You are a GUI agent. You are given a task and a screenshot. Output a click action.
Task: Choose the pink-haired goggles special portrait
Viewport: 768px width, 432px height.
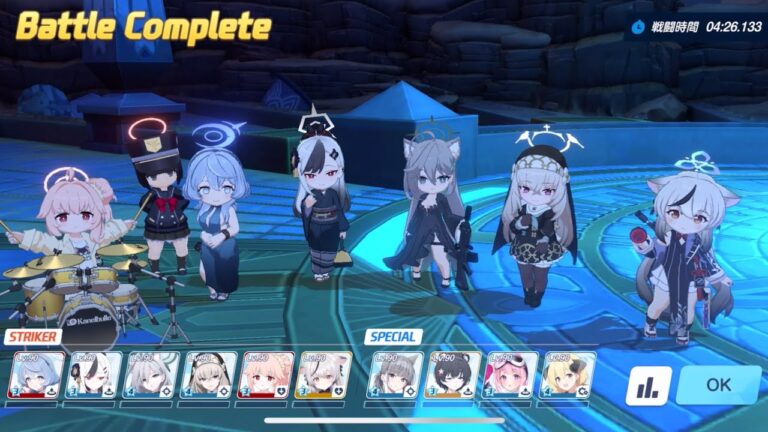click(x=511, y=375)
